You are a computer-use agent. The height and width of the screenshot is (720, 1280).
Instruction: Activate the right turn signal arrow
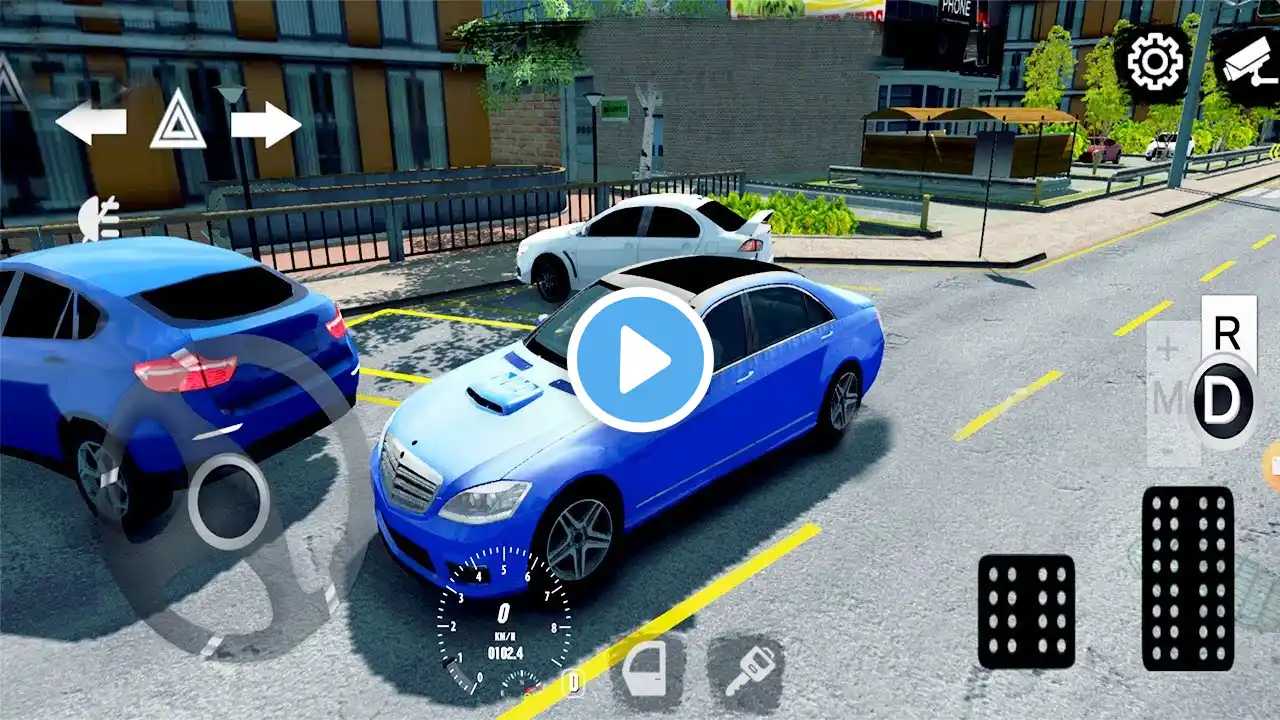(x=266, y=124)
